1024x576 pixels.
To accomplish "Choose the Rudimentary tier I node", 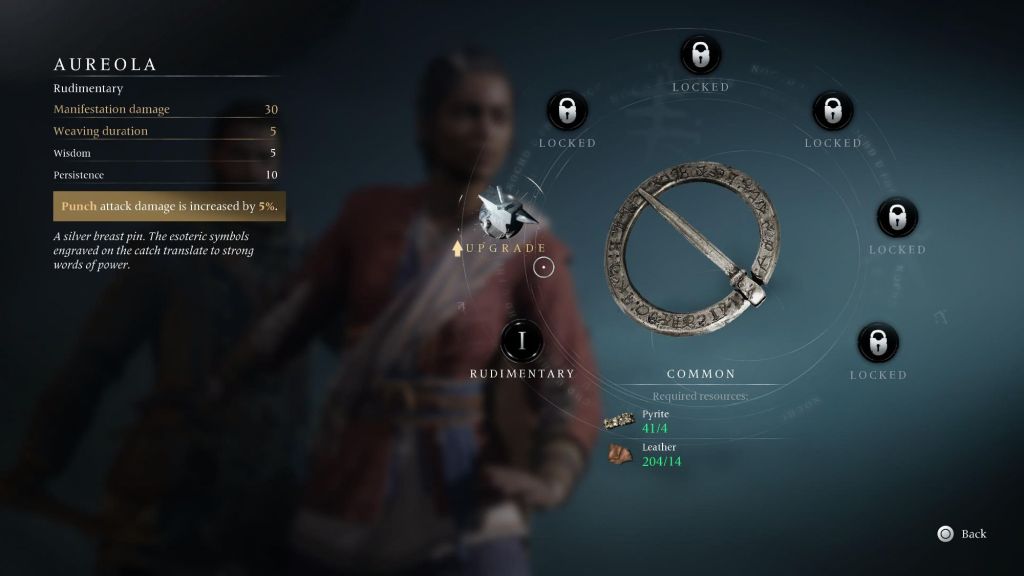I will click(x=521, y=341).
